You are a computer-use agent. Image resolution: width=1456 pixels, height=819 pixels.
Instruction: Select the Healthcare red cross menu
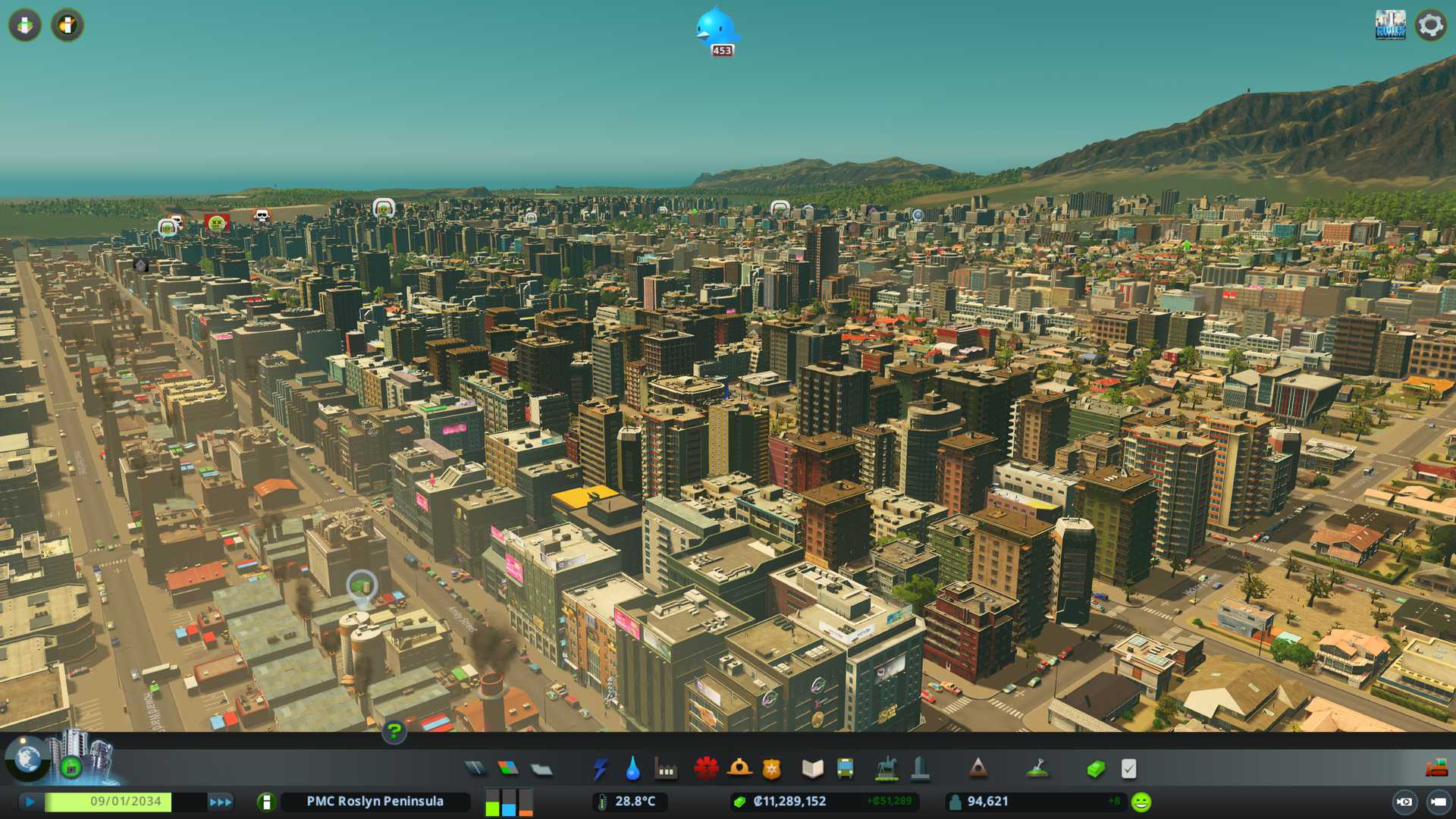pos(706,769)
